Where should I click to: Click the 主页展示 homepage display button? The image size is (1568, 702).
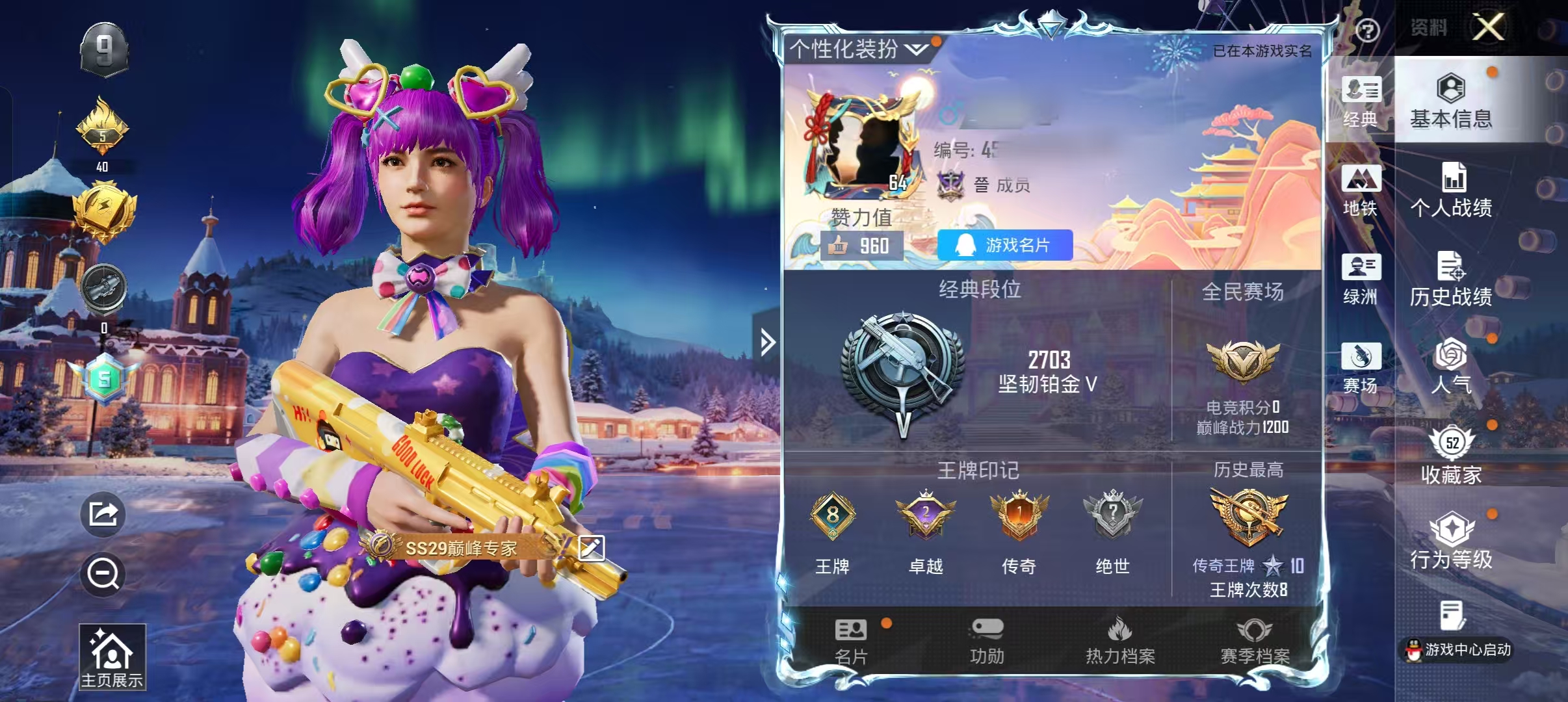tap(112, 656)
